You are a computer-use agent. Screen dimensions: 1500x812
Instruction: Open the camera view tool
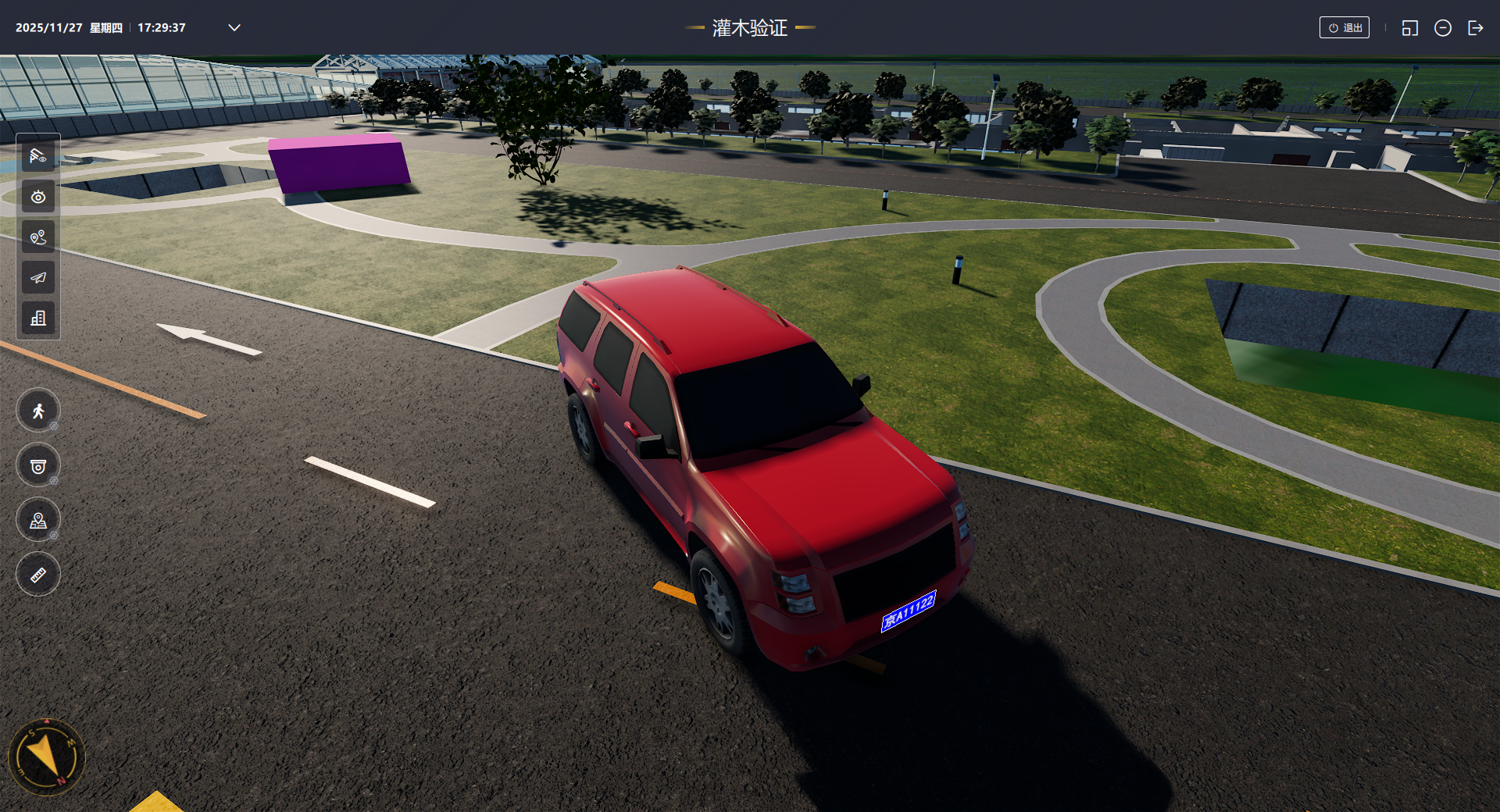38,156
